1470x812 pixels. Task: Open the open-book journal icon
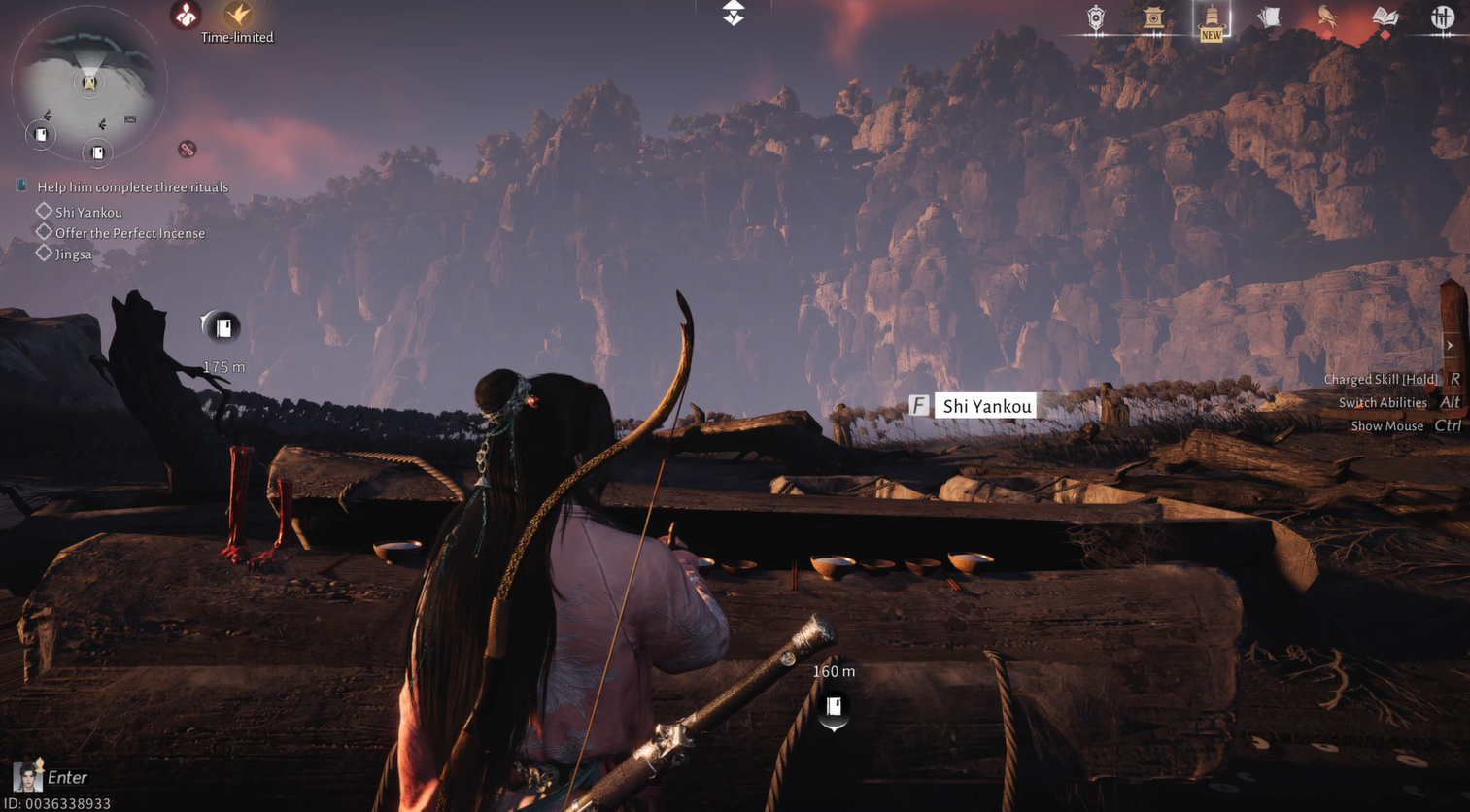point(1385,17)
